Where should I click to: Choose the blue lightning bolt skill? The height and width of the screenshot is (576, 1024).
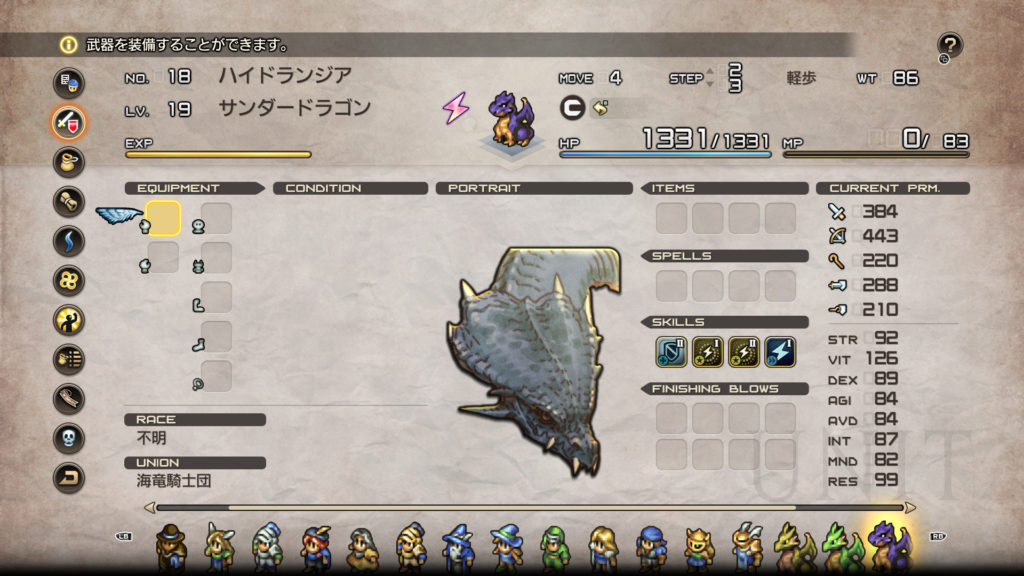(x=780, y=351)
